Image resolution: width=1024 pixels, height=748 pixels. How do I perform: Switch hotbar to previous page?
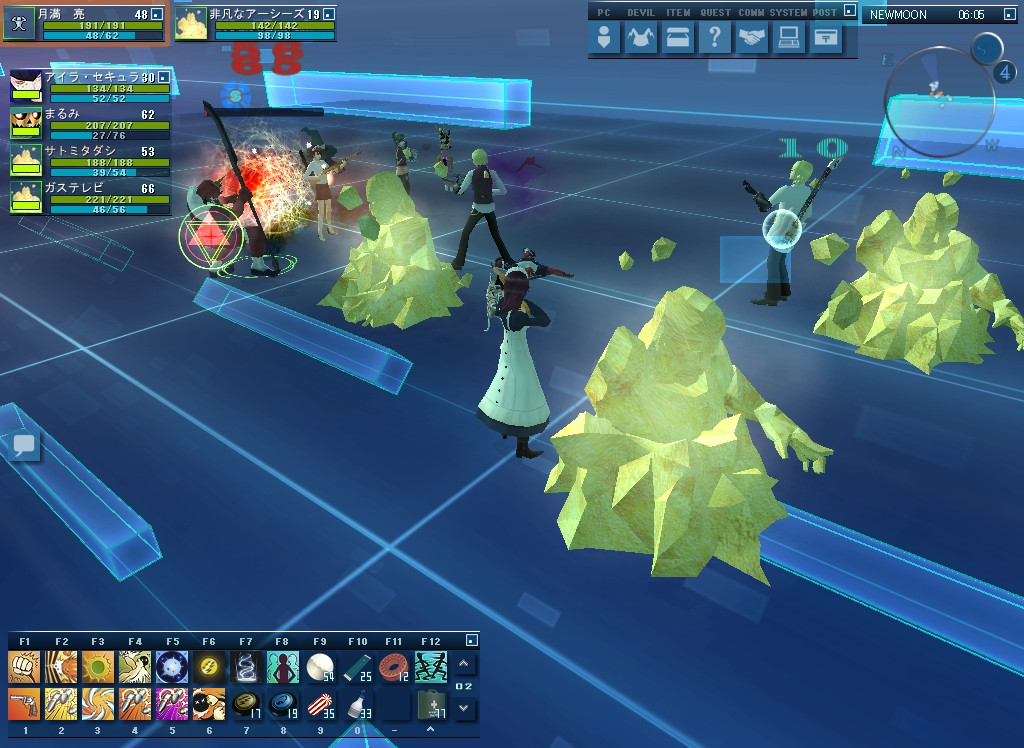coord(464,665)
